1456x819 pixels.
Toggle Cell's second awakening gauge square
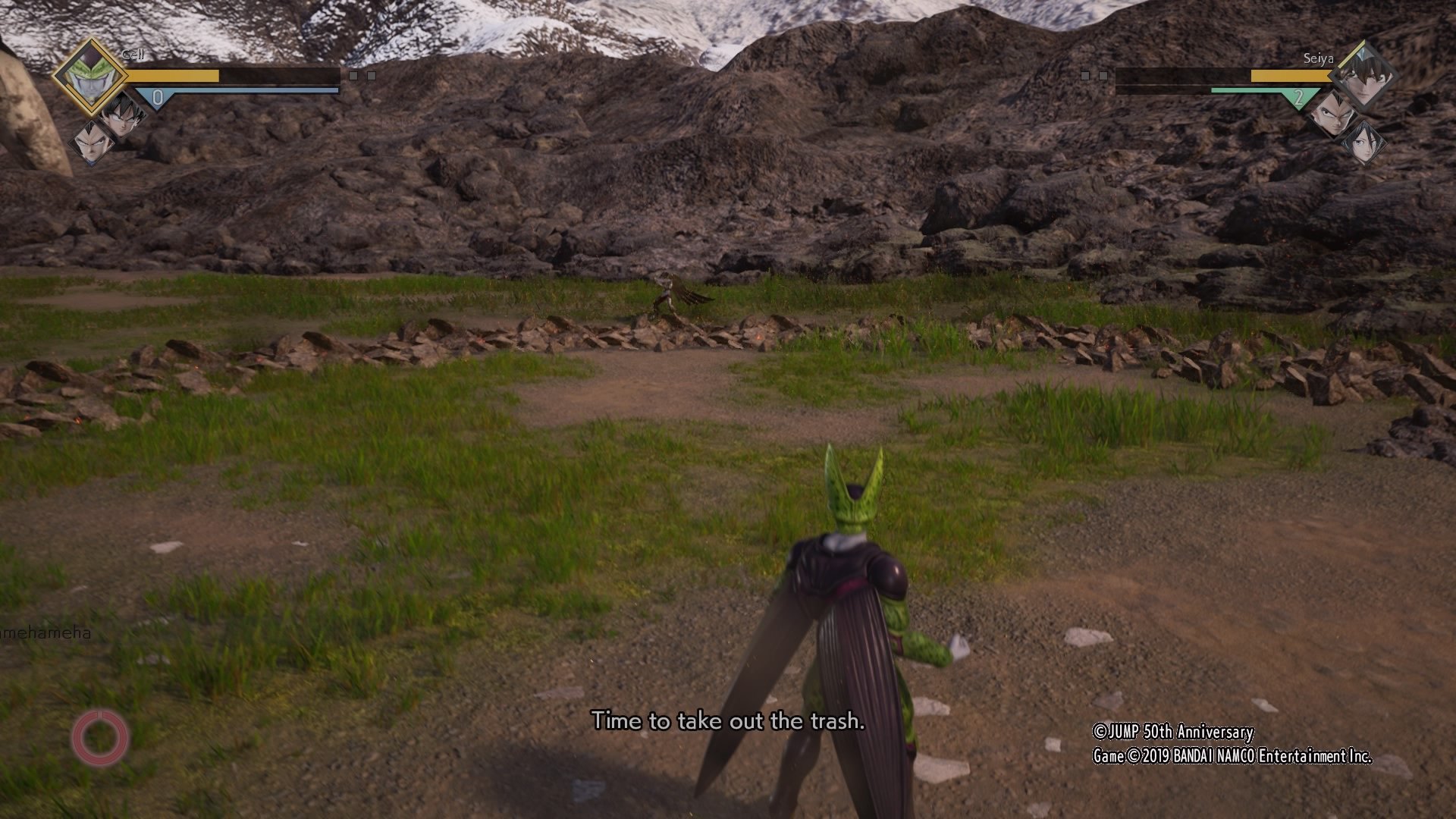372,76
